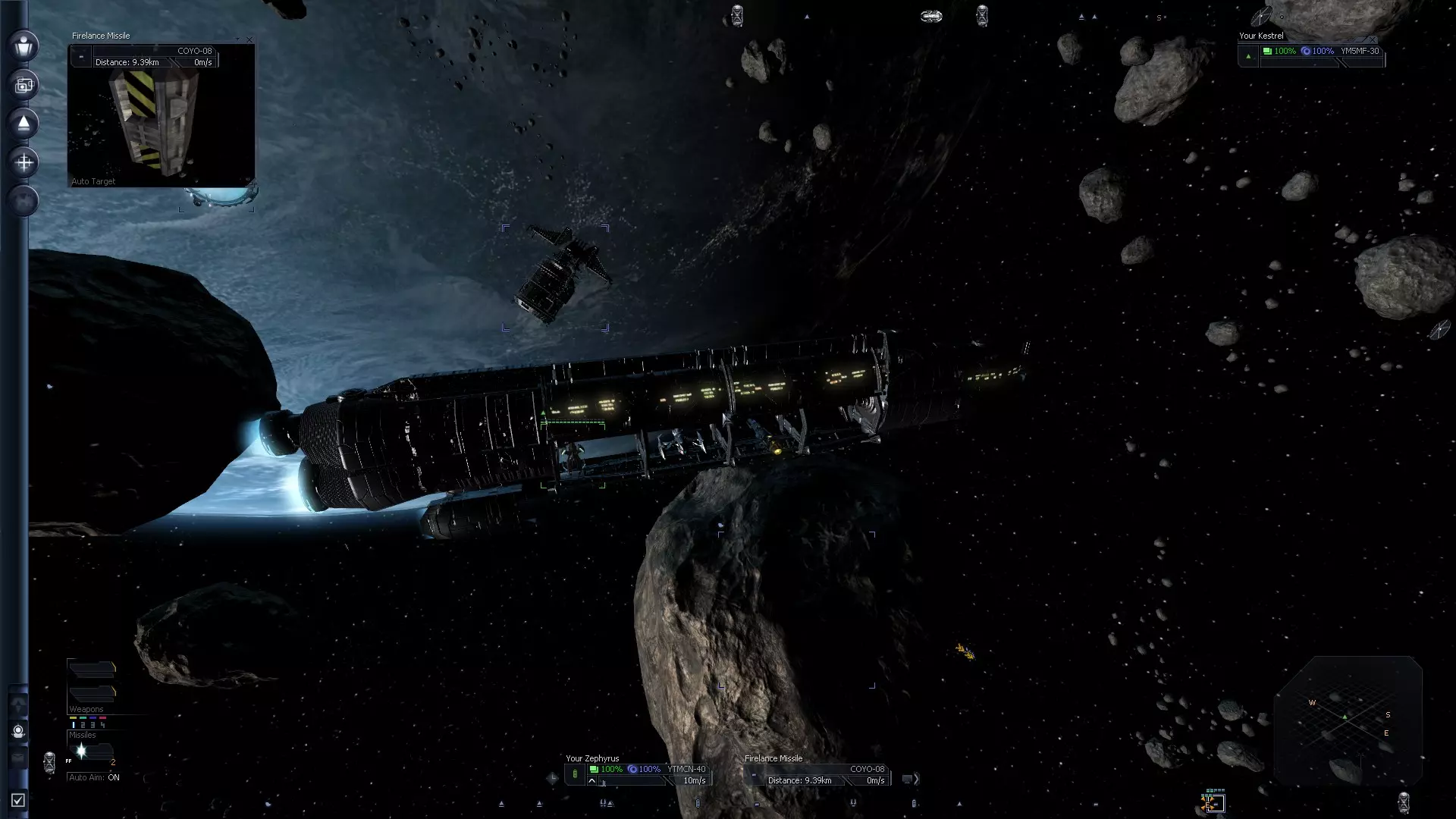Screen dimensions: 1456x819
Task: Open the pilot sidebar menu icon
Action: tap(24, 45)
